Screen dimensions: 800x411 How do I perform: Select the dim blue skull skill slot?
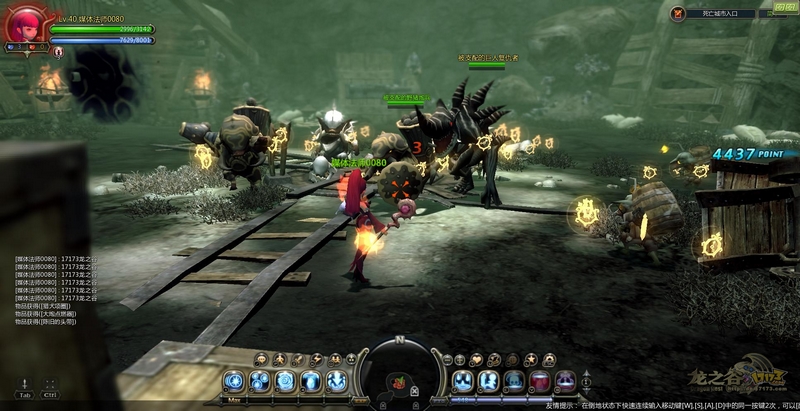click(514, 380)
